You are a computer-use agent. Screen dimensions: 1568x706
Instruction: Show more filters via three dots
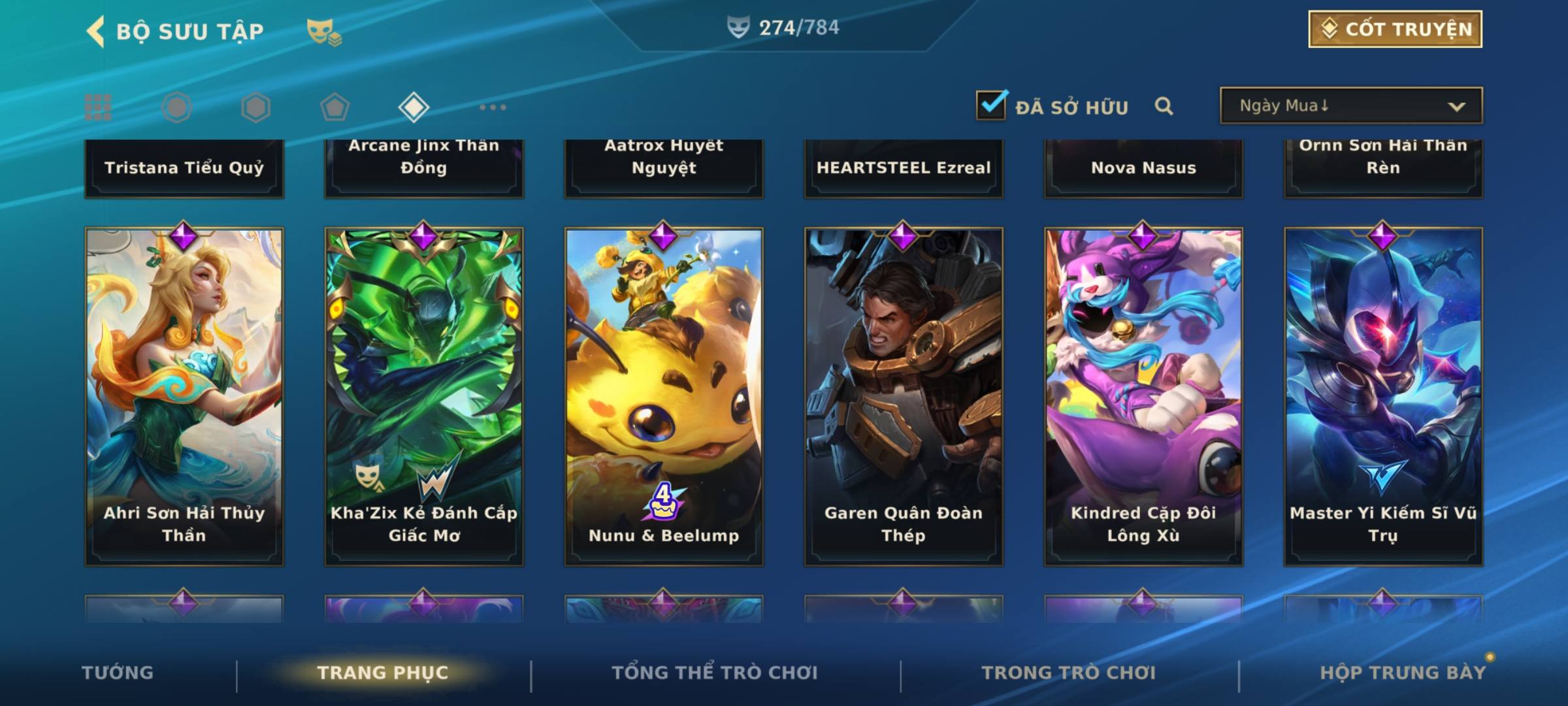(x=493, y=107)
